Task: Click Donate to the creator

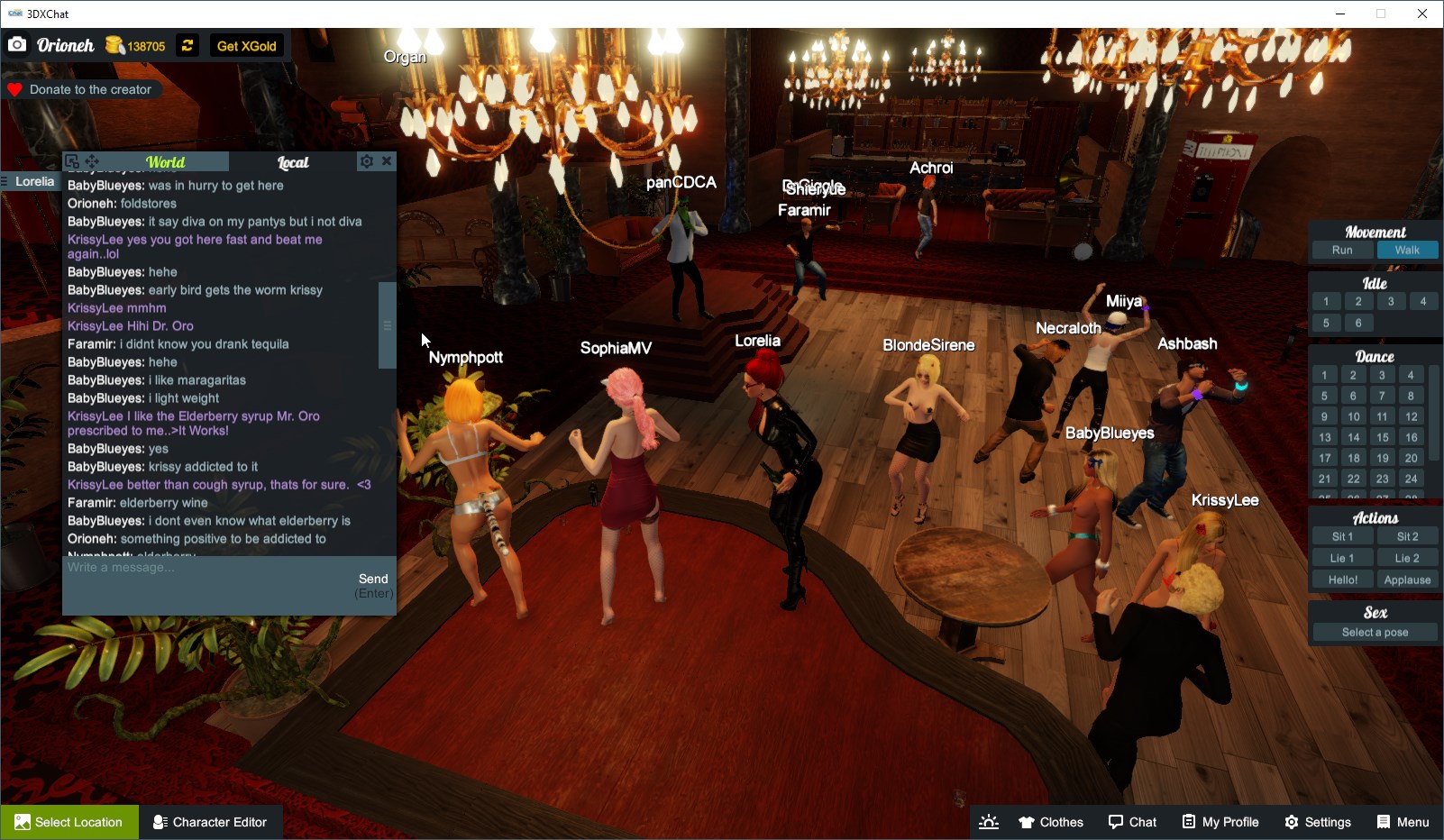Action: (x=83, y=89)
